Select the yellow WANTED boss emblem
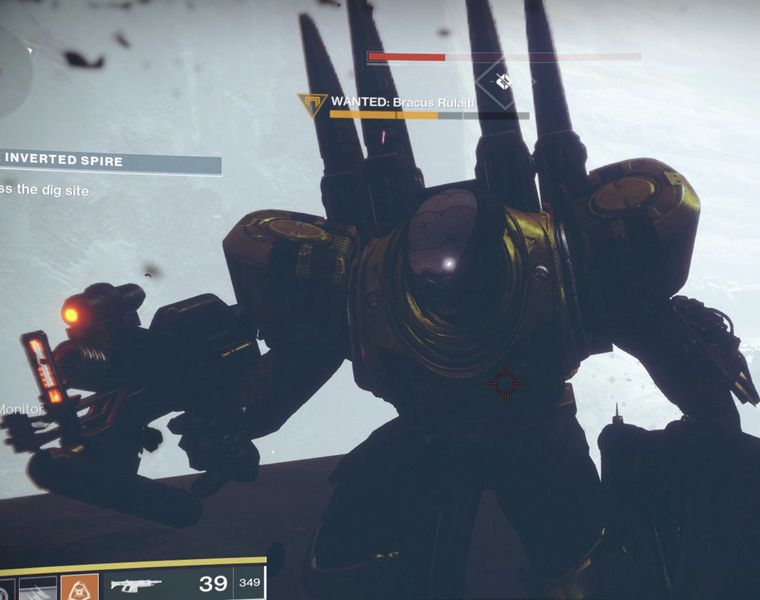This screenshot has height=600, width=760. [312, 103]
